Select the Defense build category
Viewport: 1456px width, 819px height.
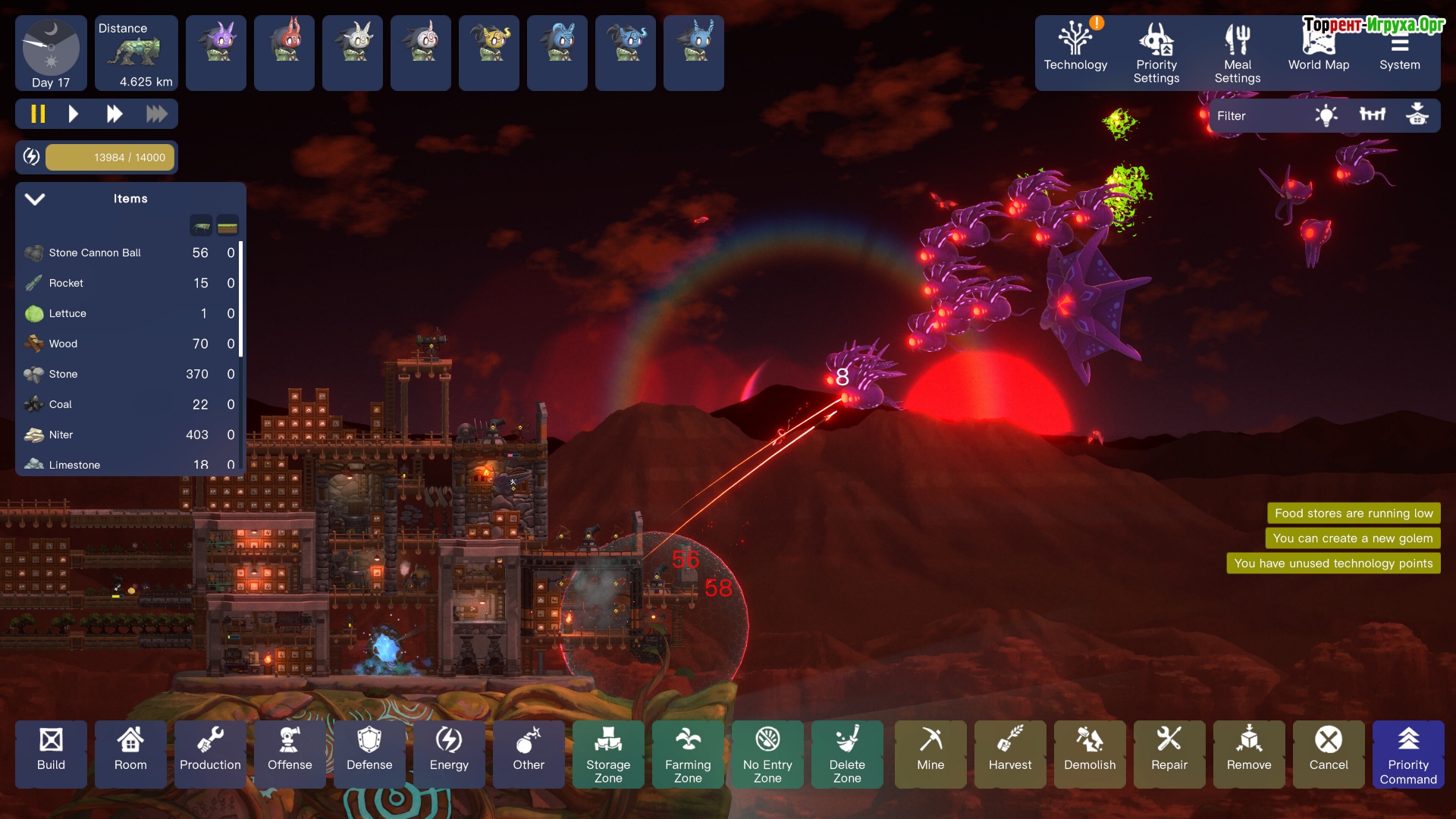(369, 752)
